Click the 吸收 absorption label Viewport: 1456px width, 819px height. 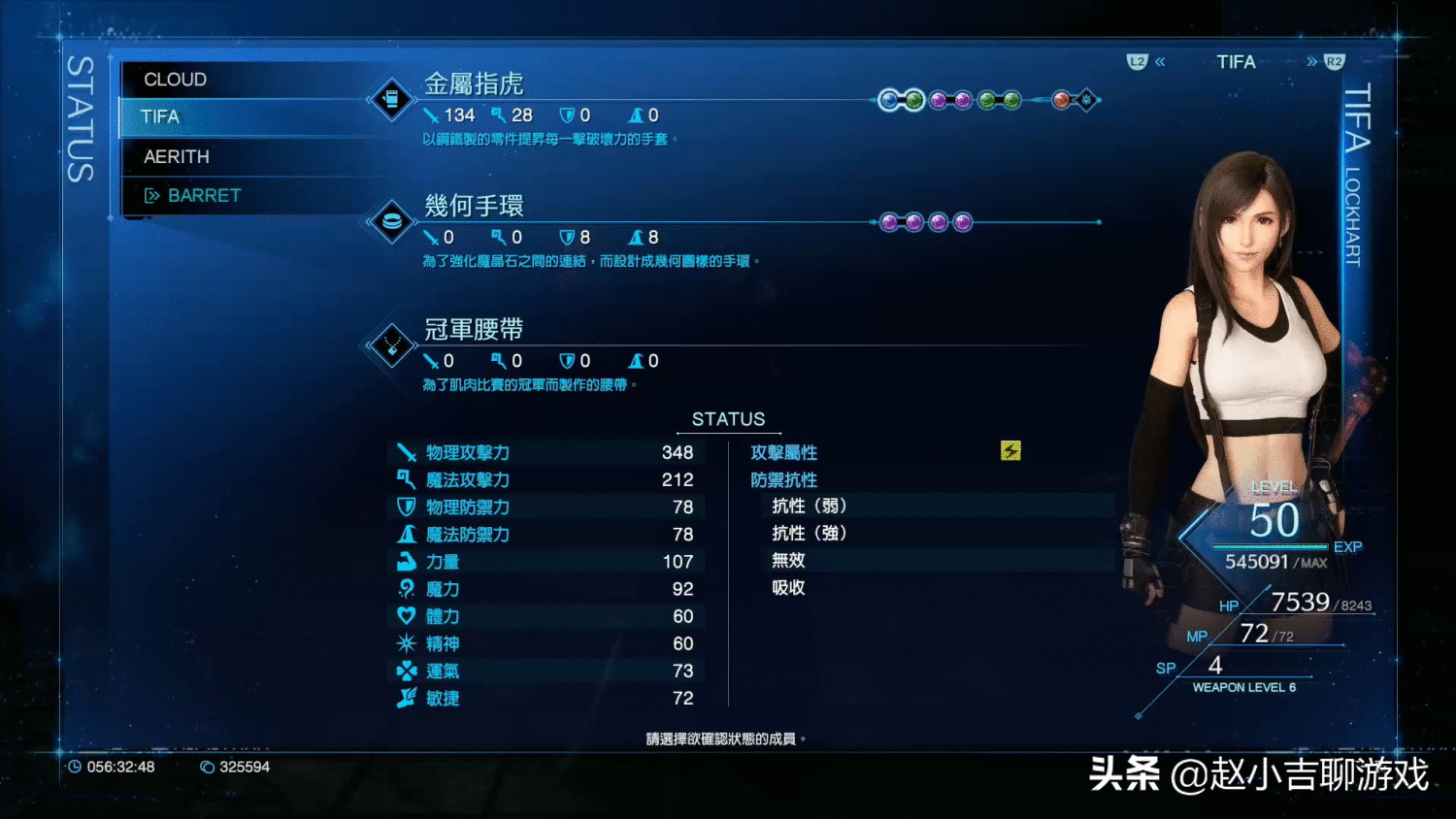click(787, 587)
